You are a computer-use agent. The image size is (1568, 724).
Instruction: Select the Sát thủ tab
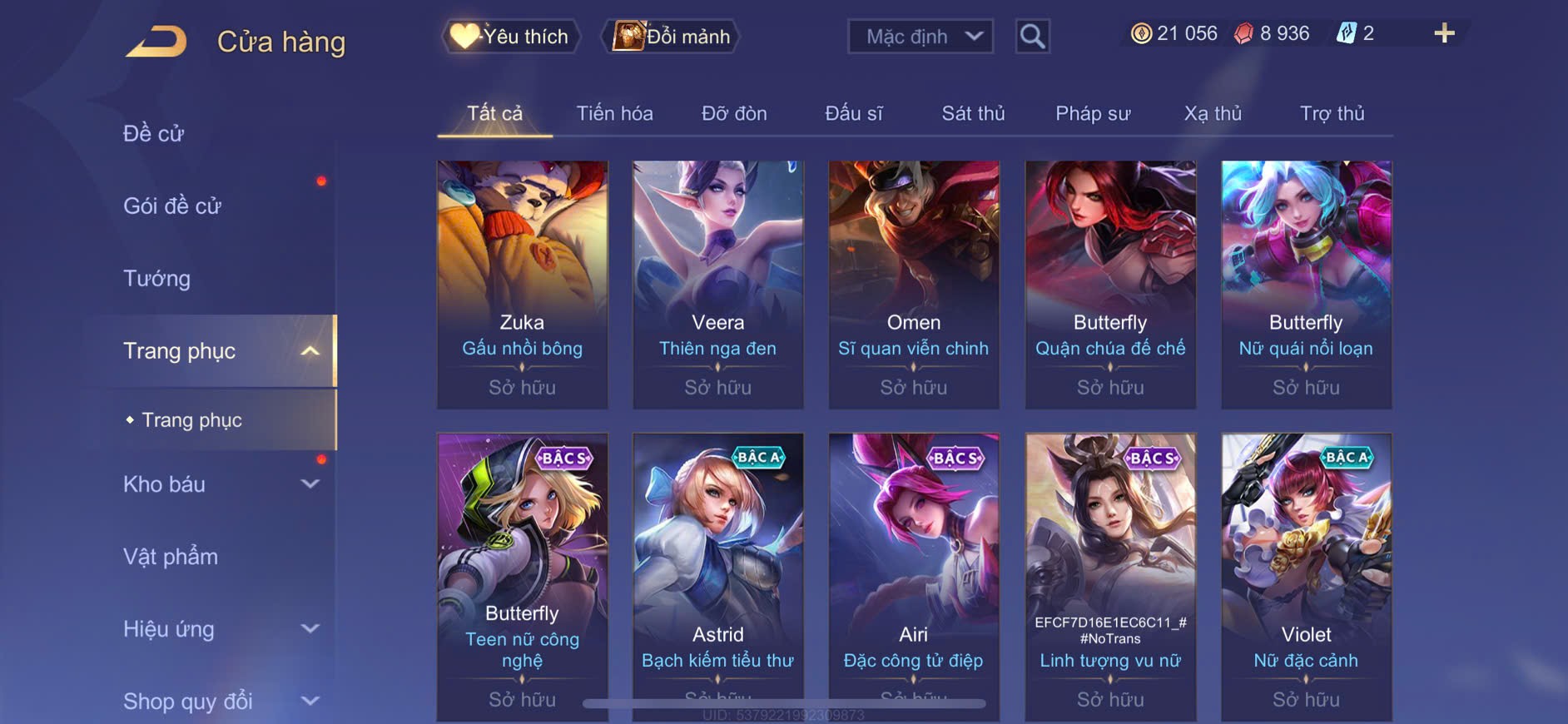[973, 113]
